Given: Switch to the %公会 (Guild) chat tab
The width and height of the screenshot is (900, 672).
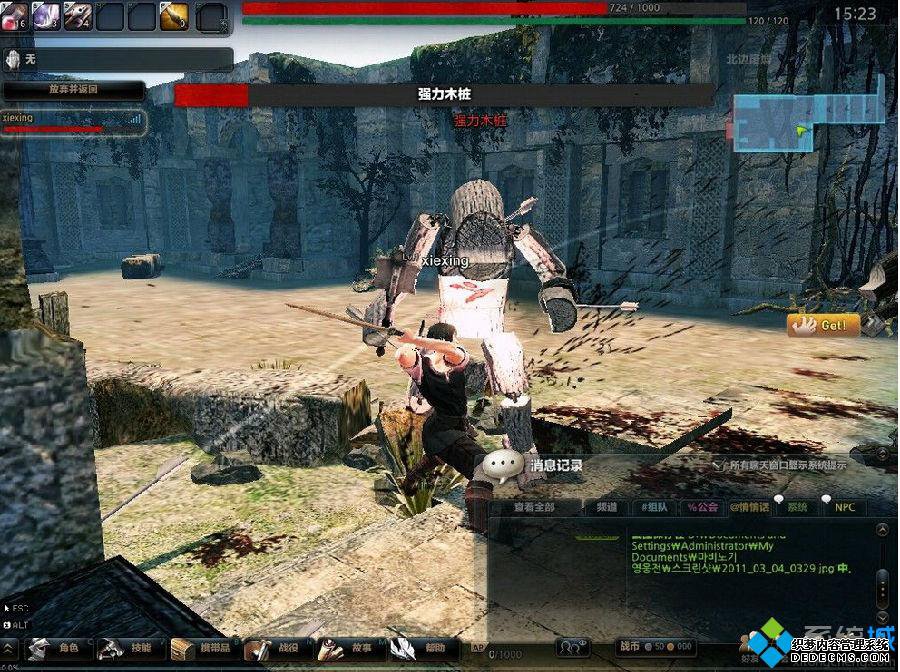Looking at the screenshot, I should 702,507.
